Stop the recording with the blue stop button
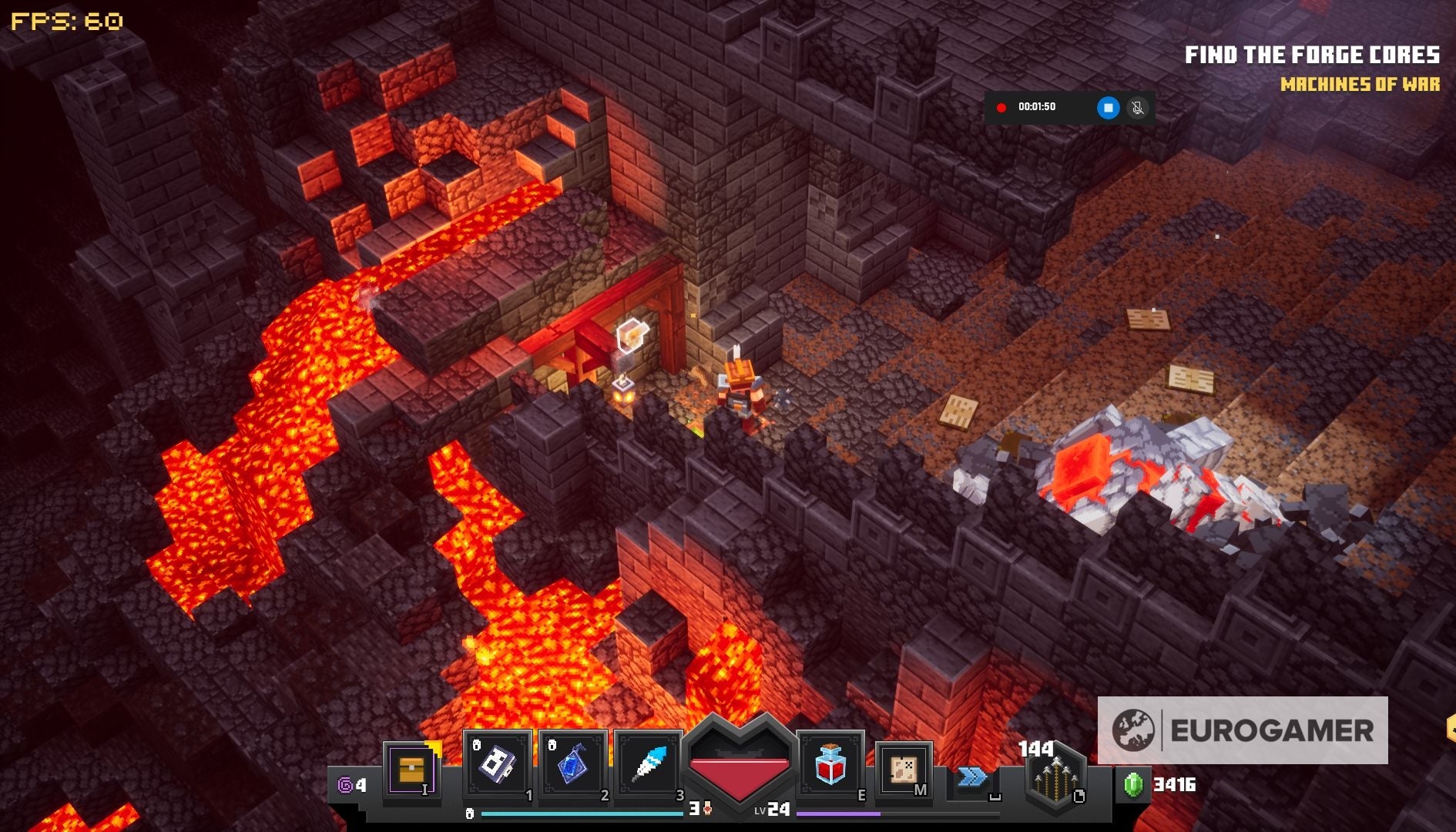 click(x=1108, y=108)
